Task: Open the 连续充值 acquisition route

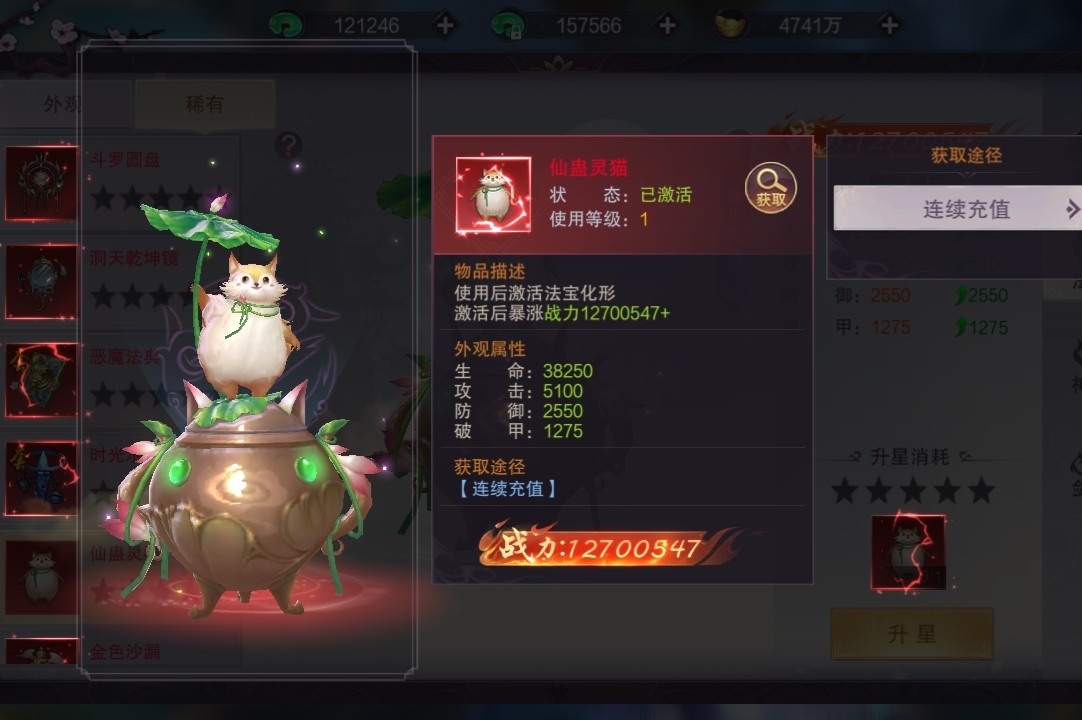Action: (956, 209)
